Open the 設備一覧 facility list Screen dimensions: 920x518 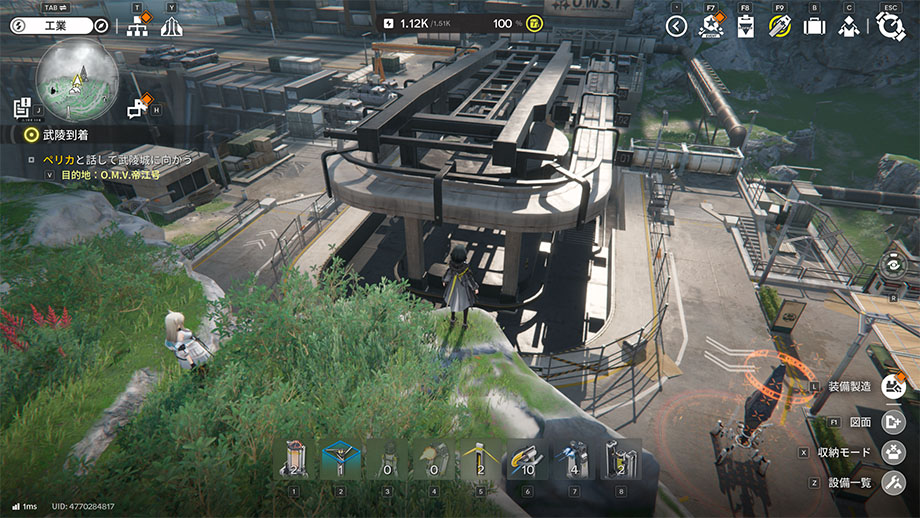892,482
